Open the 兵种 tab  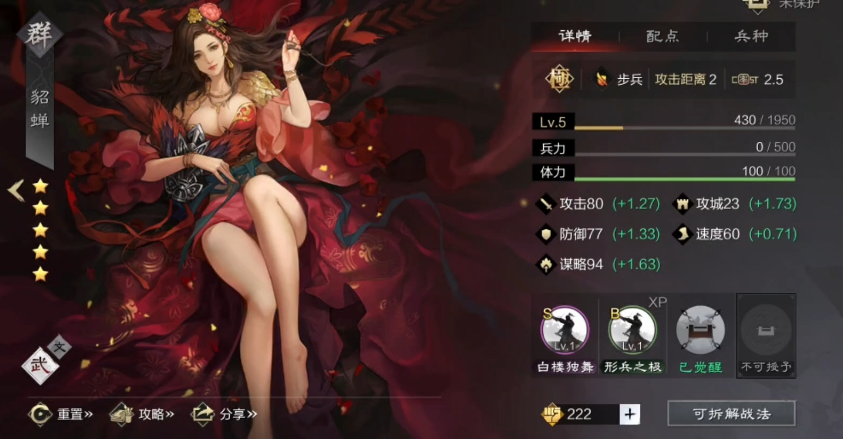pyautogui.click(x=750, y=36)
